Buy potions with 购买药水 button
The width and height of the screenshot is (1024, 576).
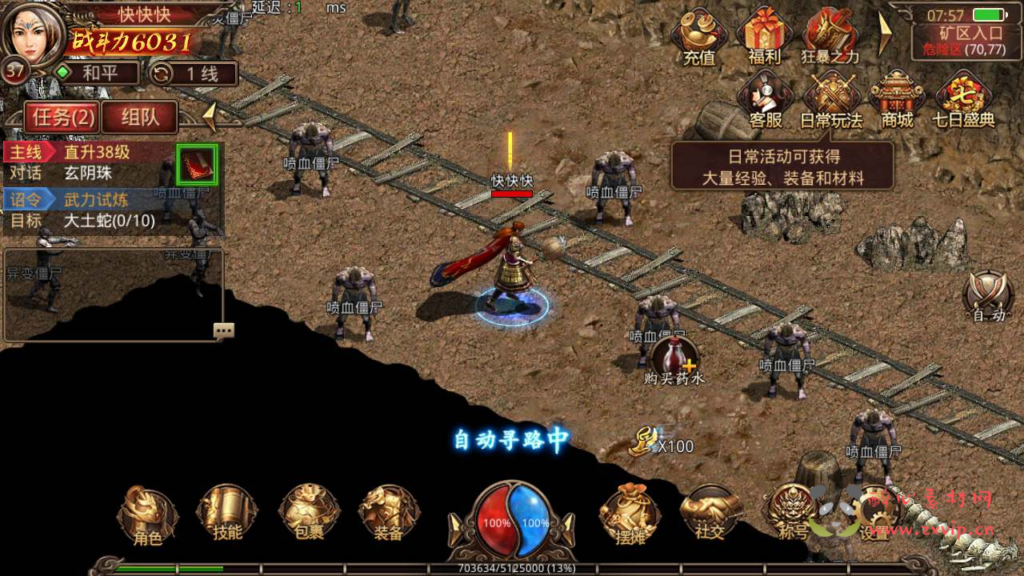coord(674,362)
